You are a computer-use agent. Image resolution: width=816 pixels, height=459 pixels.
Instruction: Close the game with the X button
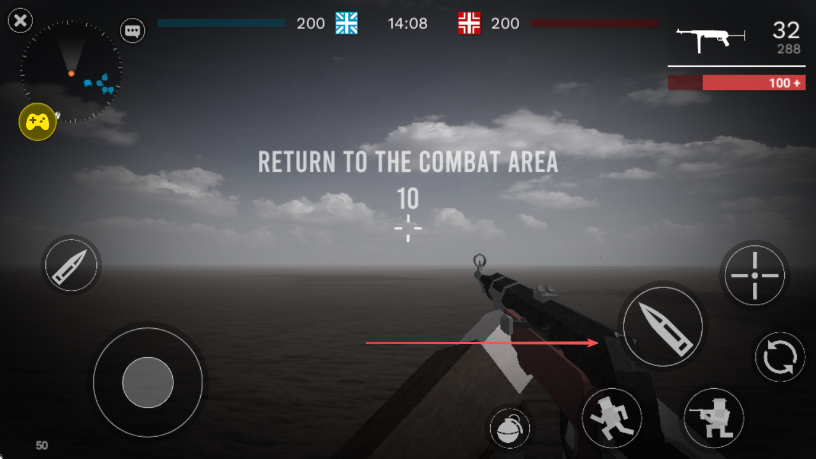(x=20, y=19)
